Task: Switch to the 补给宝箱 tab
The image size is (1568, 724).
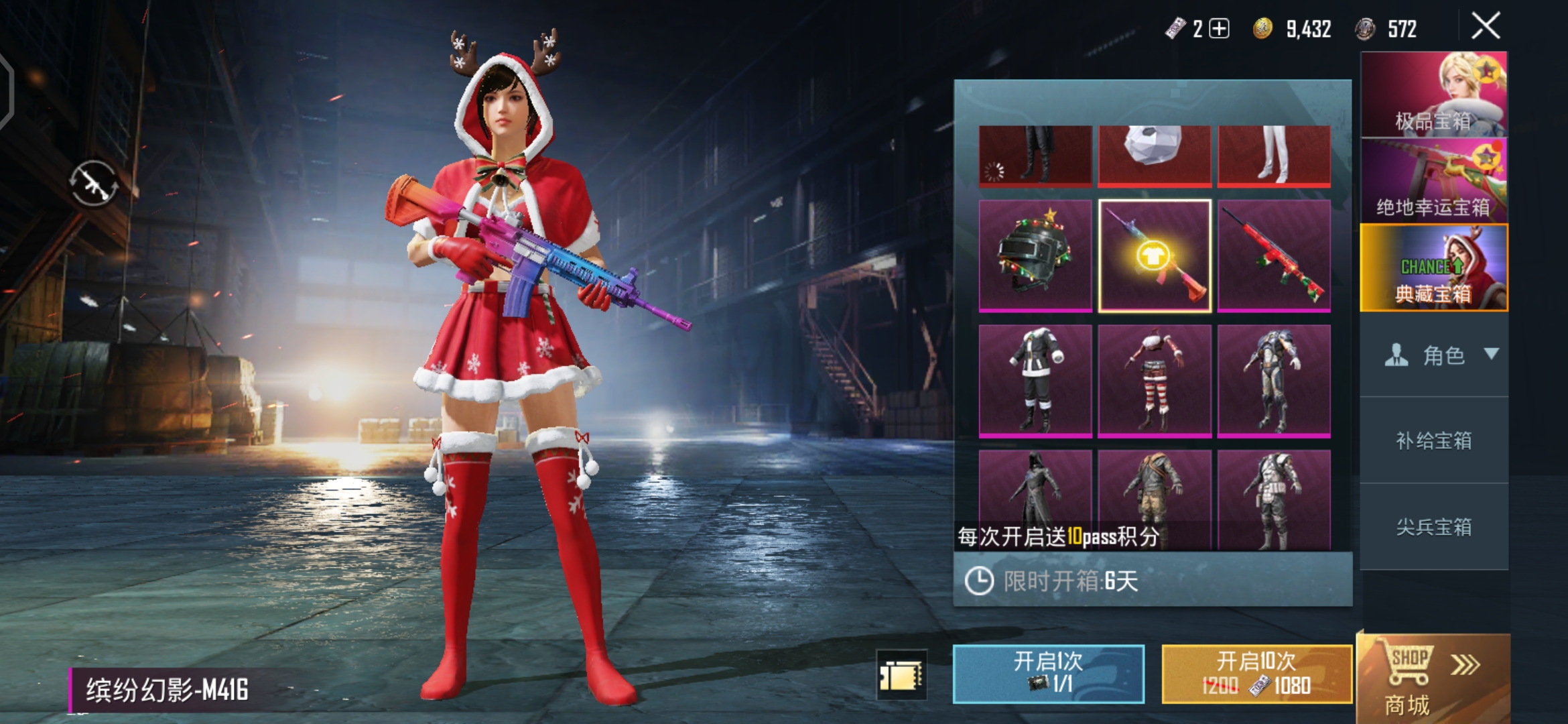Action: pyautogui.click(x=1433, y=440)
